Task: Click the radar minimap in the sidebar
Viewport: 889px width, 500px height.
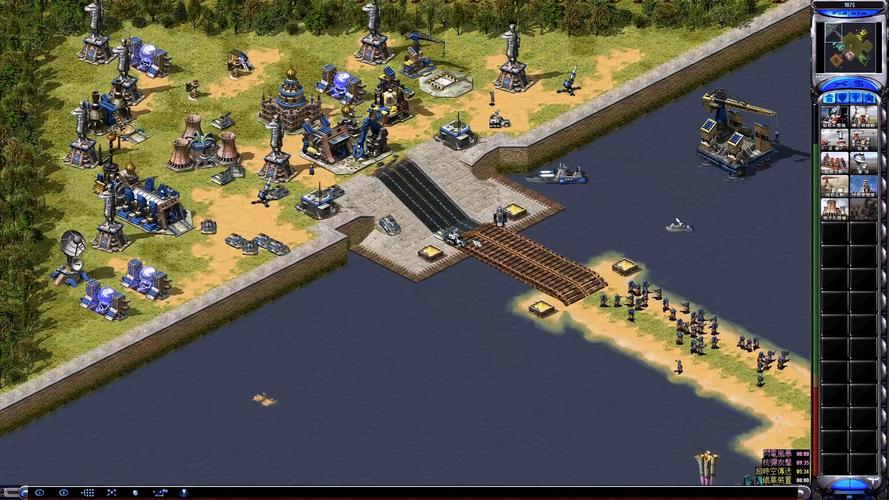Action: point(848,46)
